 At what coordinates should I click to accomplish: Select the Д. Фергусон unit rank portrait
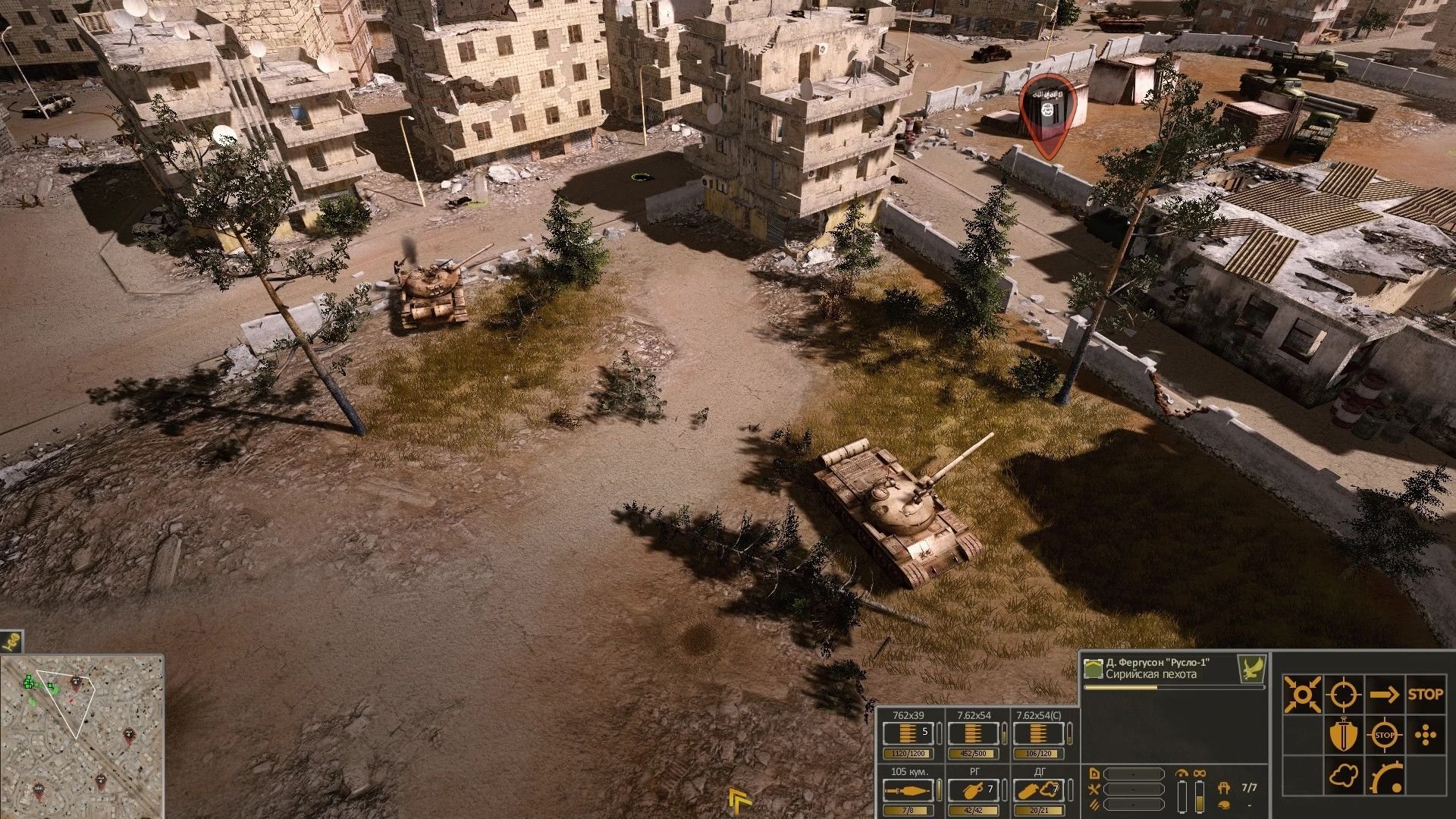click(x=1093, y=668)
